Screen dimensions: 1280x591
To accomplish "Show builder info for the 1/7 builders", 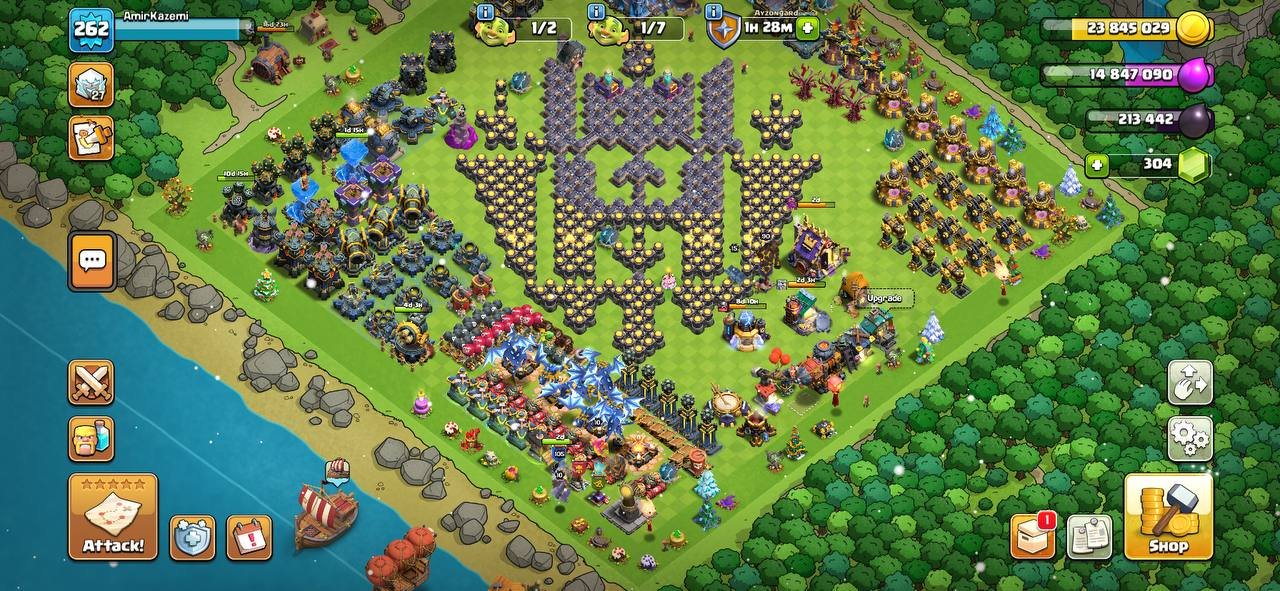I will (597, 12).
